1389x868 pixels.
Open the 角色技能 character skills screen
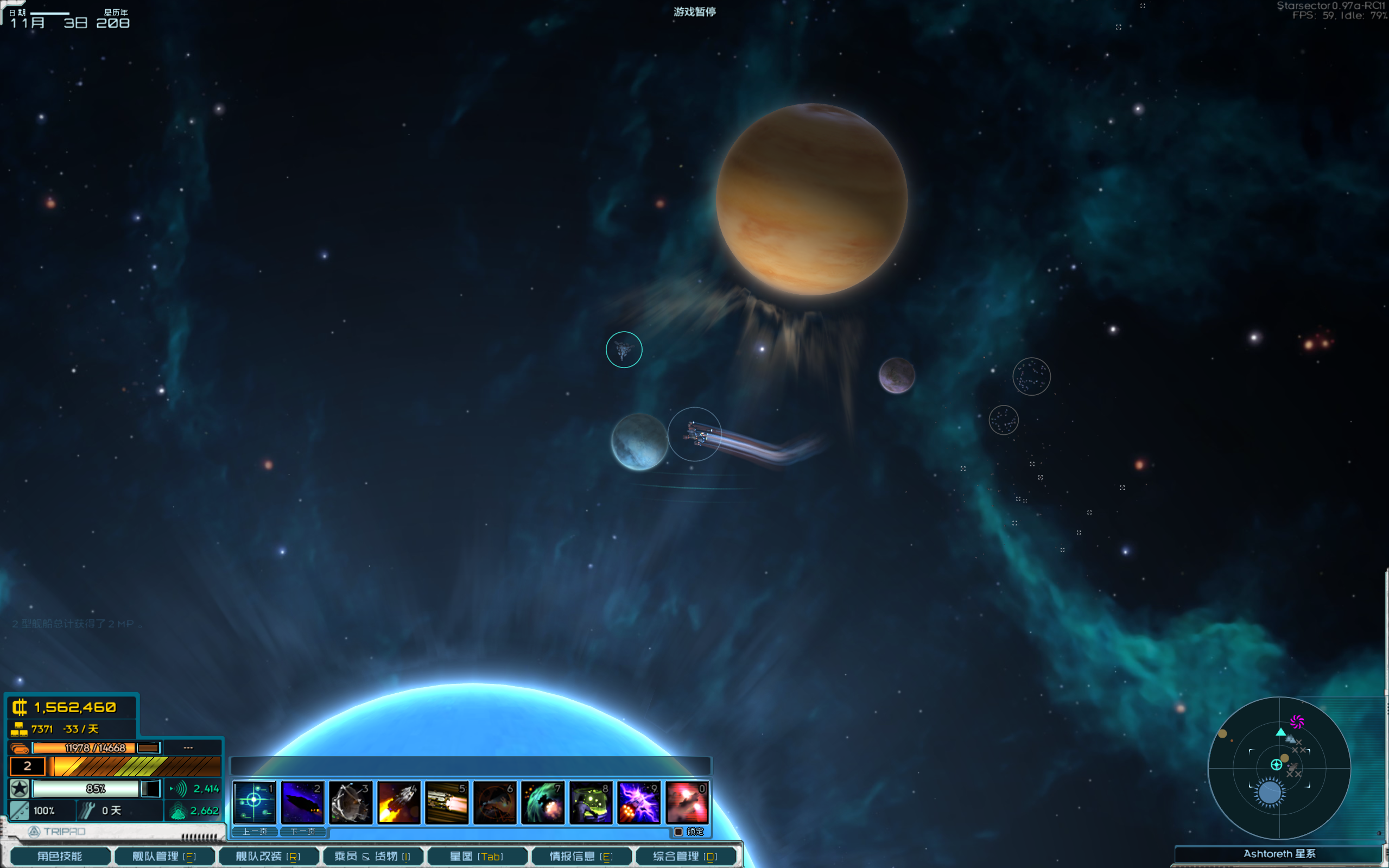(60, 856)
